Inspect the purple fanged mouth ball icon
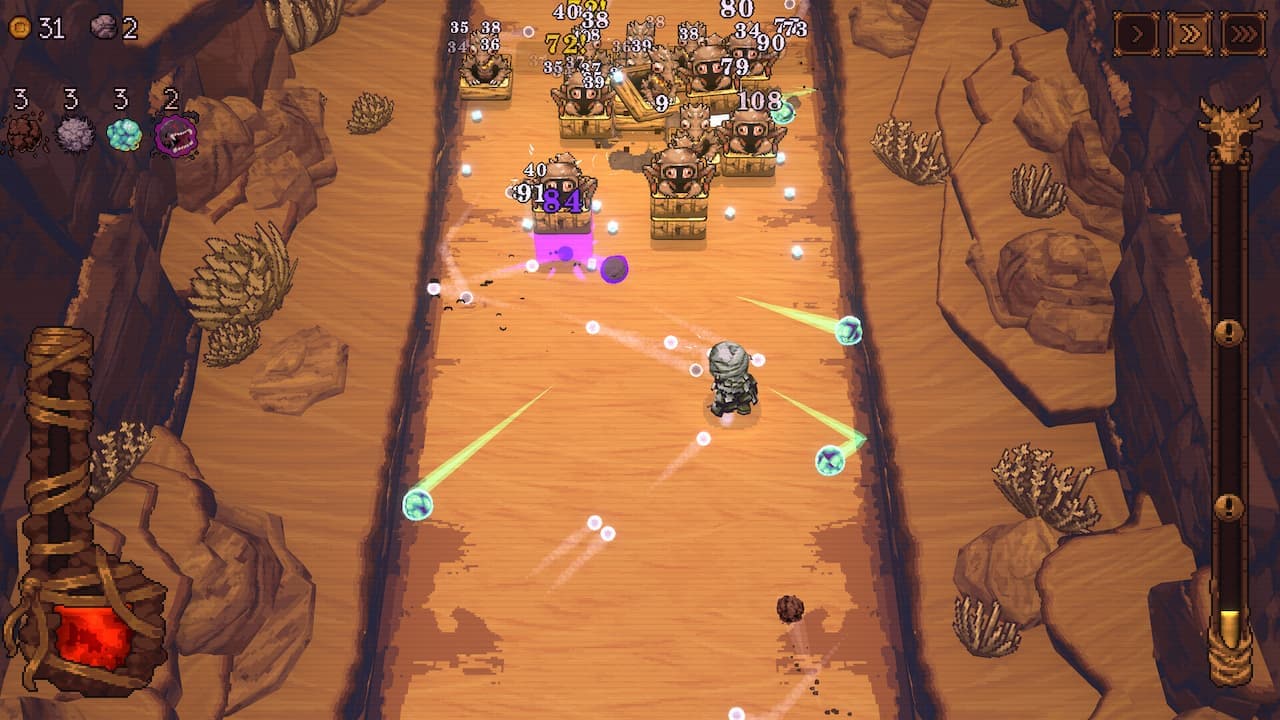The image size is (1280, 720). (175, 134)
